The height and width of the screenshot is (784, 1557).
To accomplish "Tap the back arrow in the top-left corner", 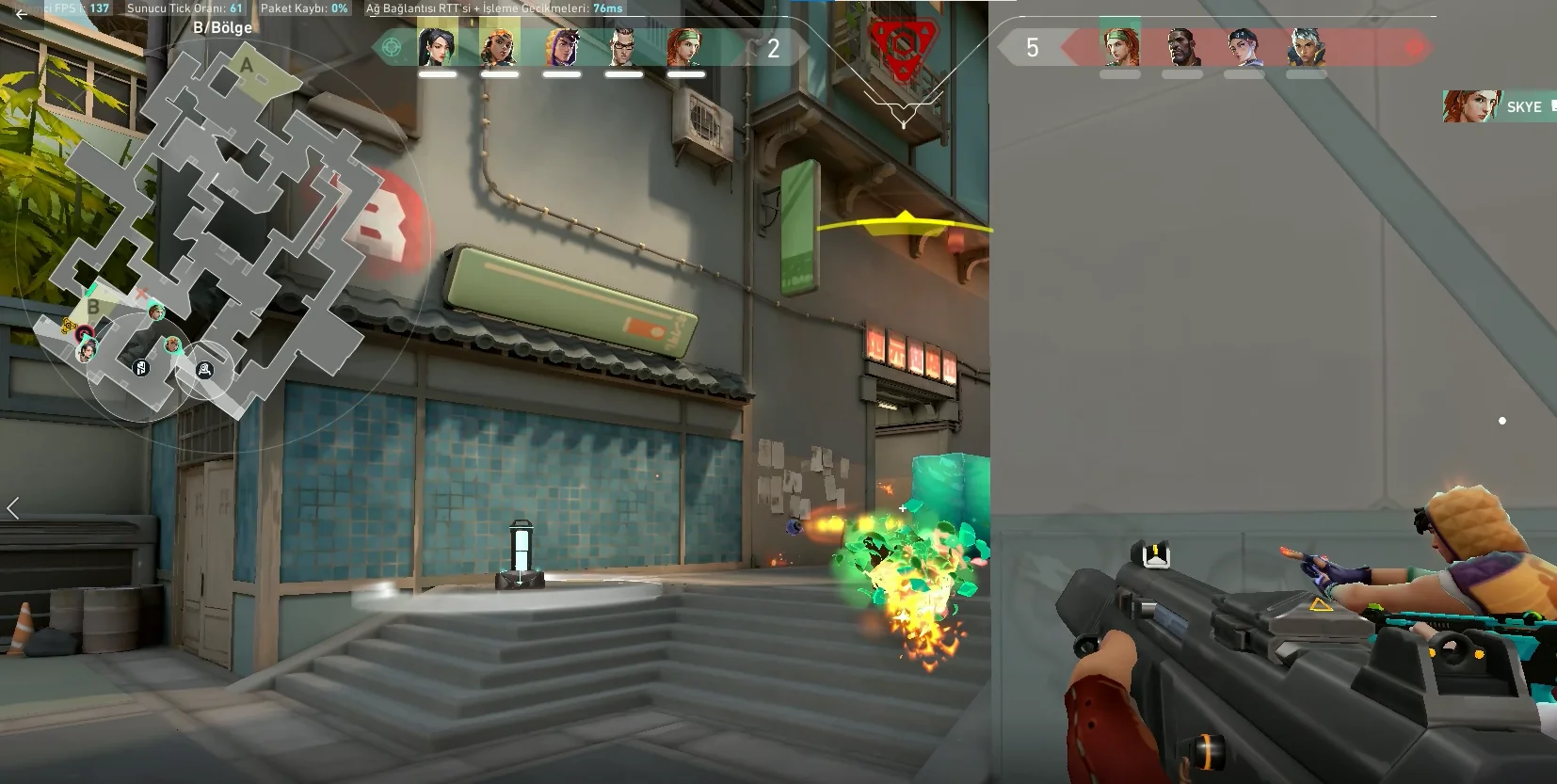I will click(21, 14).
